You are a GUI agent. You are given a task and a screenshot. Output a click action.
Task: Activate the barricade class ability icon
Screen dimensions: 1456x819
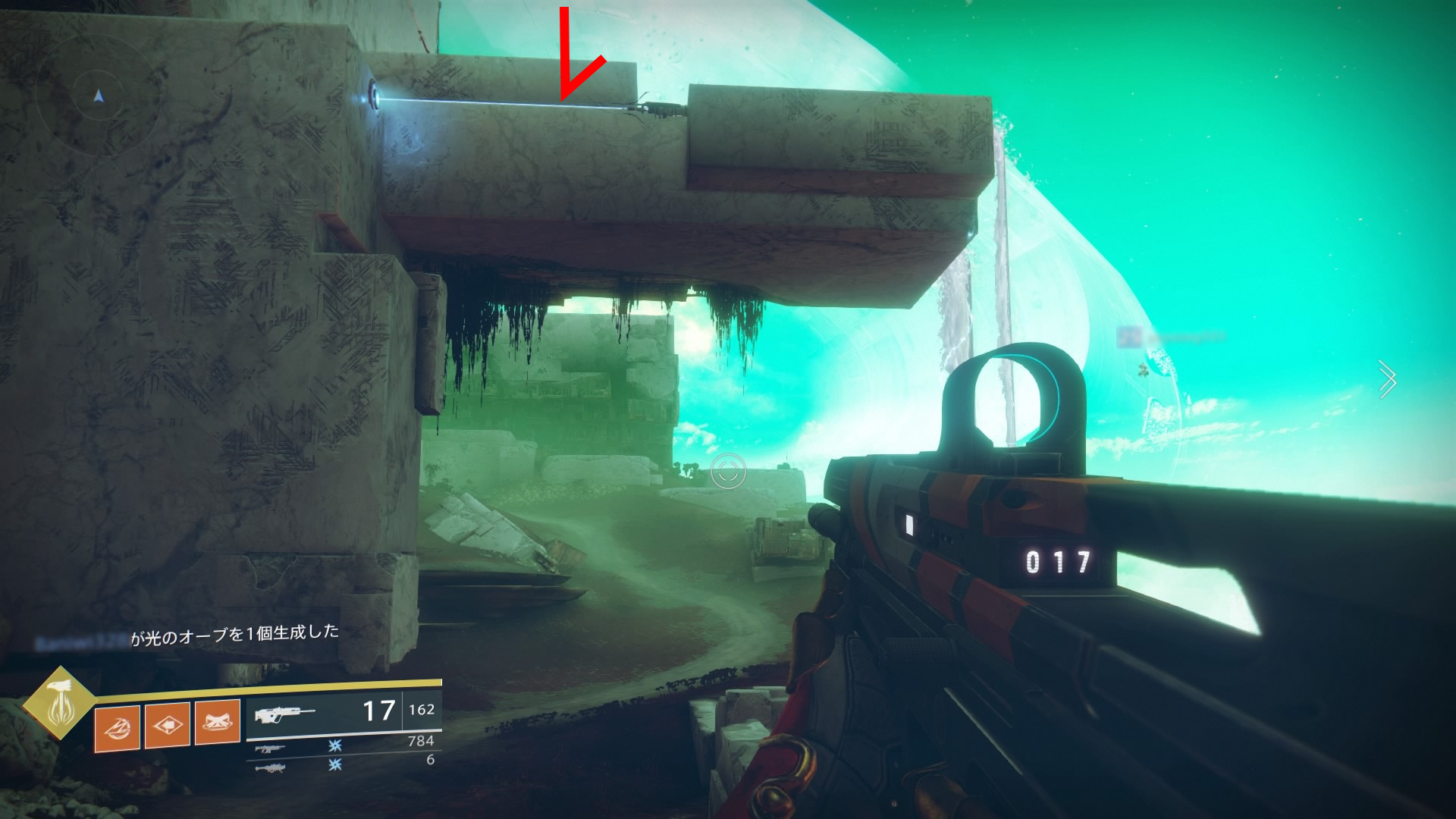(x=217, y=723)
